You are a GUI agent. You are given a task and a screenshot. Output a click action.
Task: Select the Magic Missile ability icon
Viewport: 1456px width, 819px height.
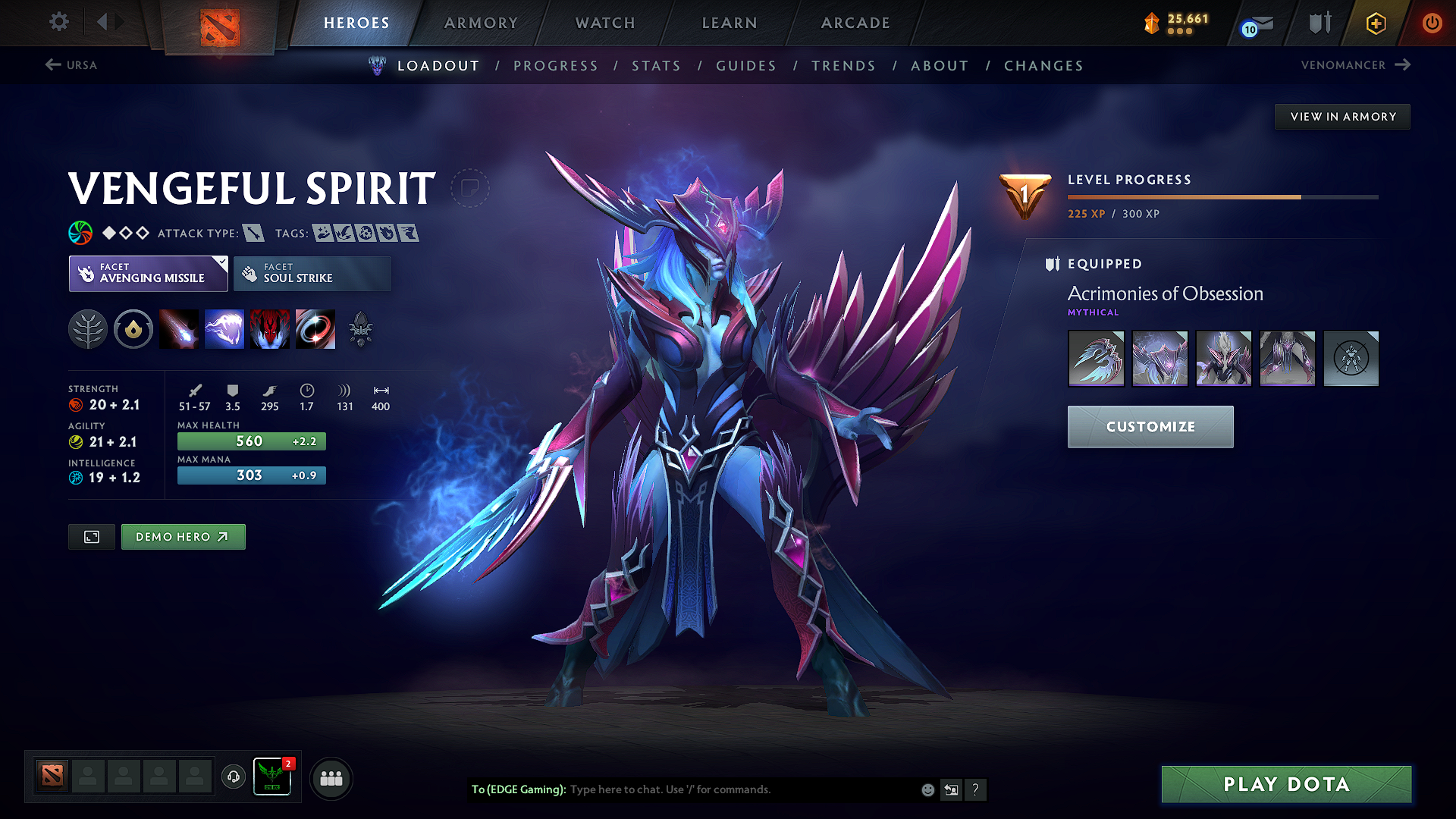tap(179, 328)
